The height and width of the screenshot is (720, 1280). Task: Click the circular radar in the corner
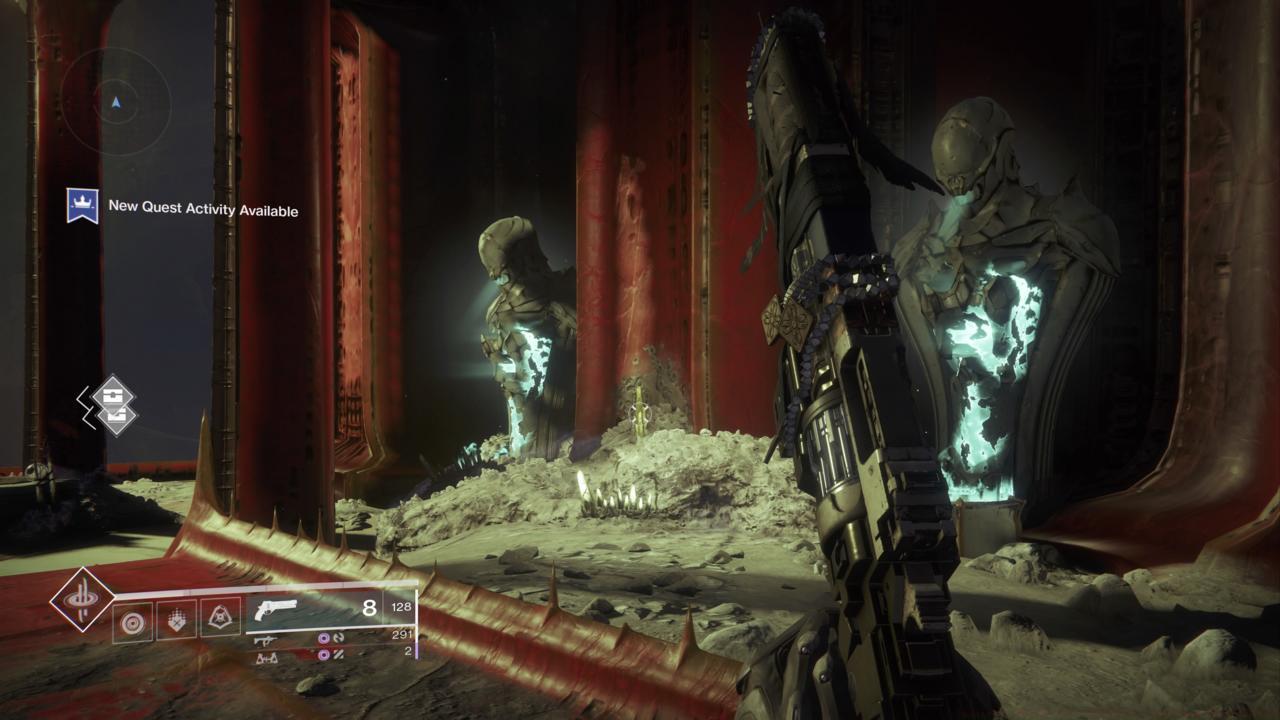click(x=116, y=101)
